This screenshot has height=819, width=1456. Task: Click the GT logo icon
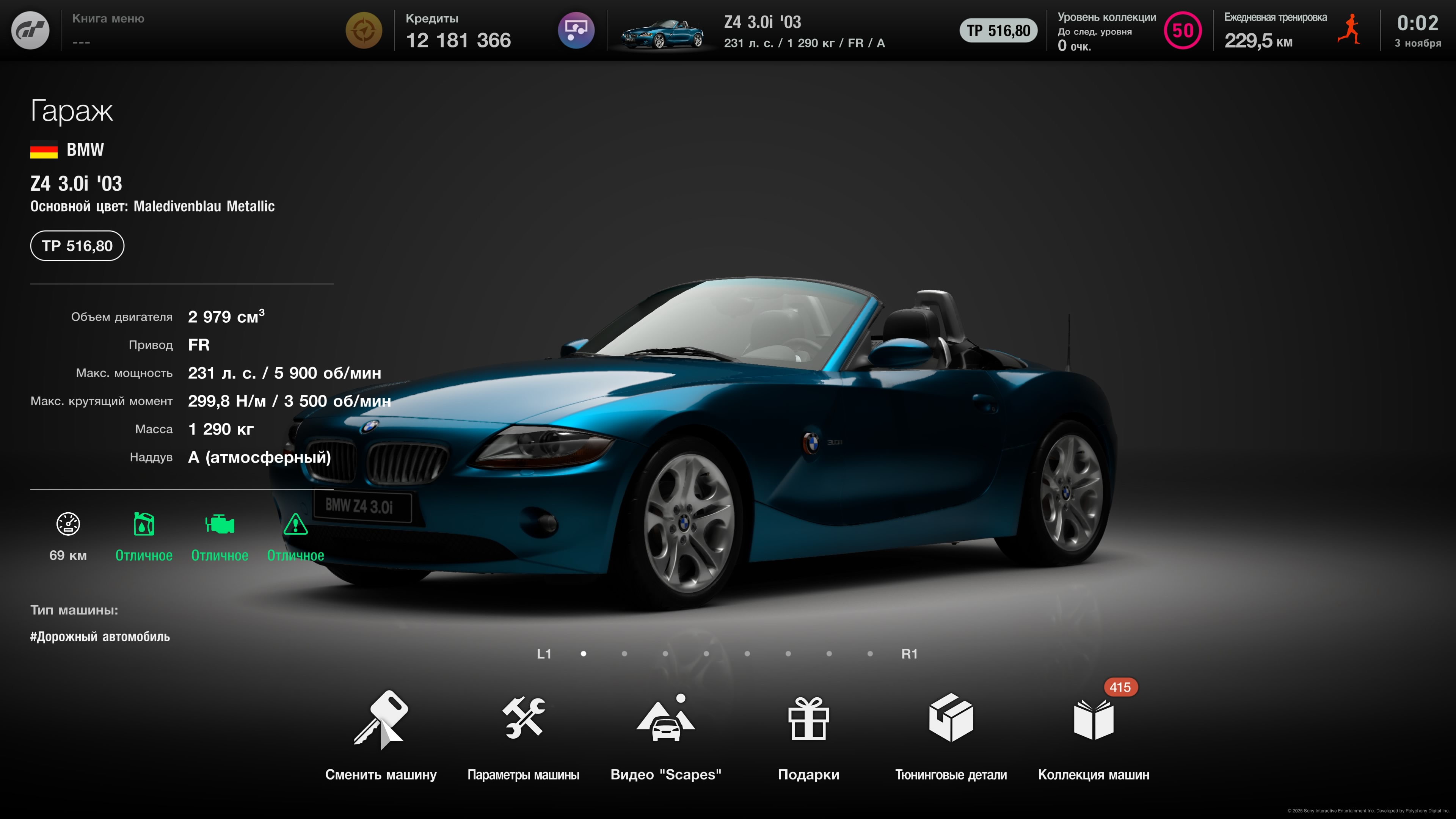coord(30,30)
